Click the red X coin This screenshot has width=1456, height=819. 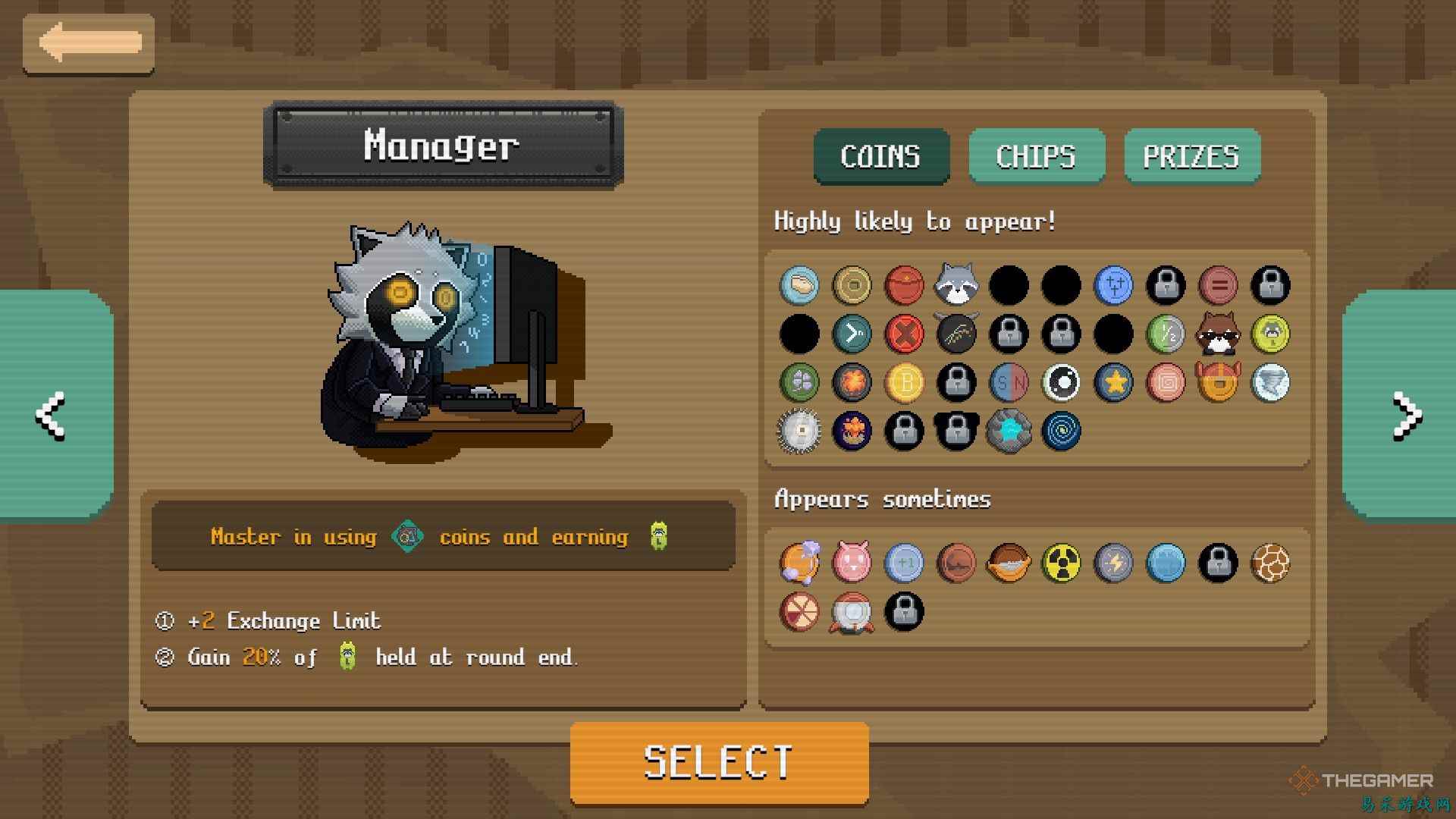tap(905, 334)
